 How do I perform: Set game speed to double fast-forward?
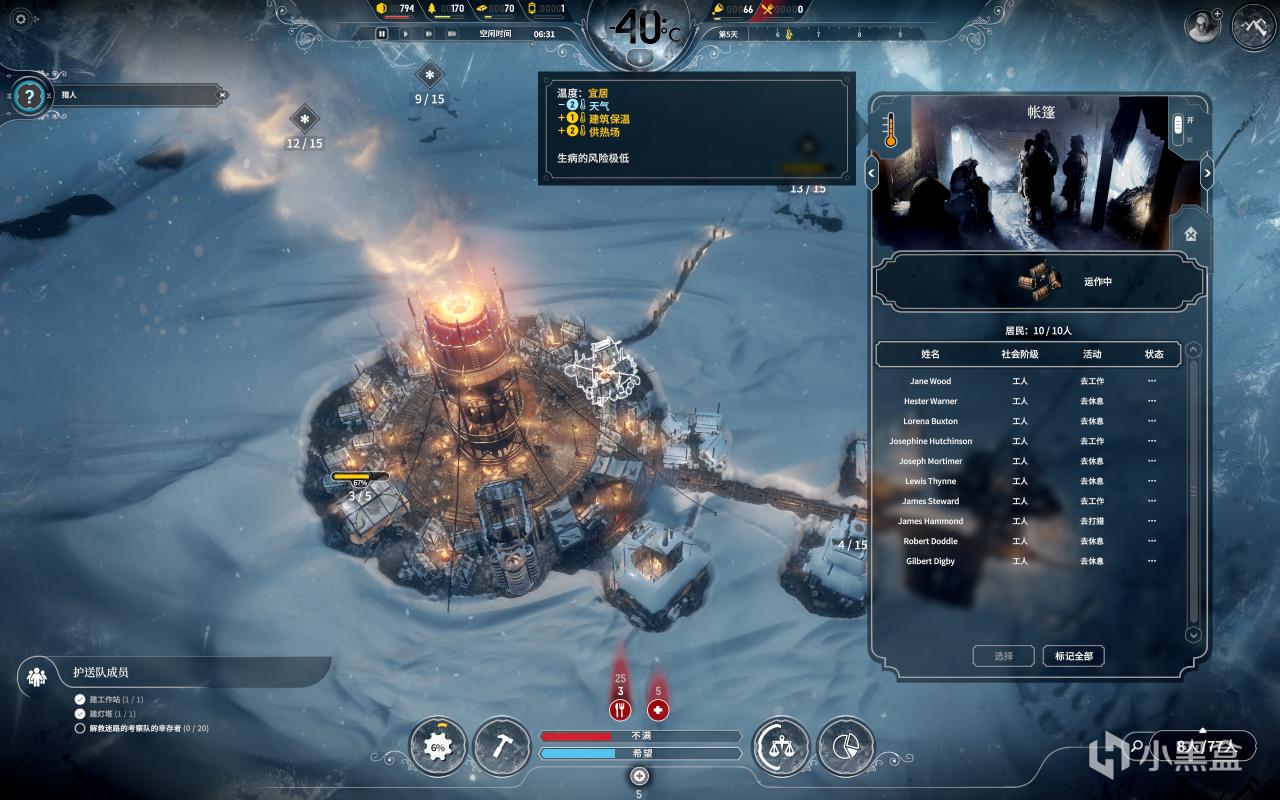pos(429,33)
